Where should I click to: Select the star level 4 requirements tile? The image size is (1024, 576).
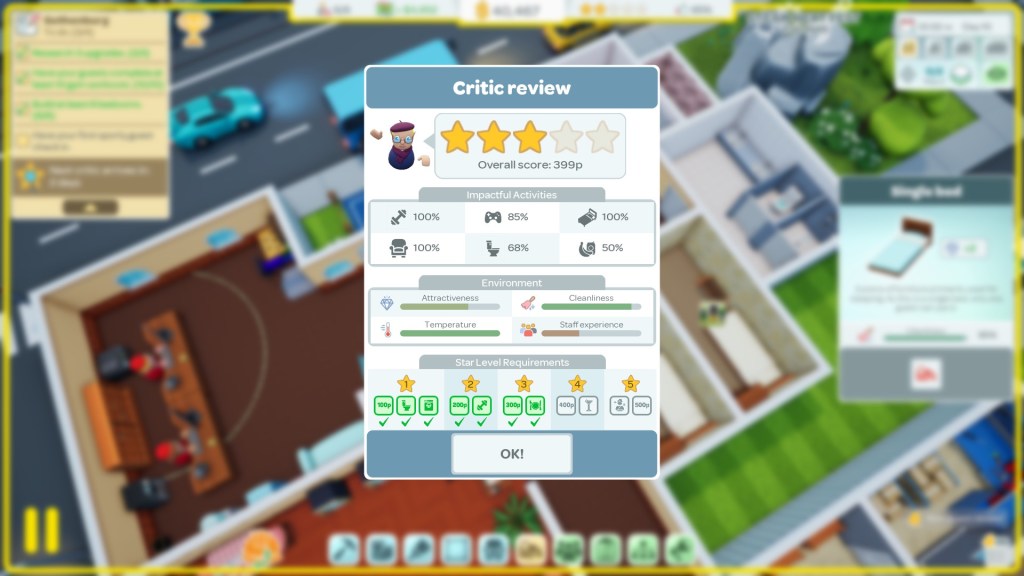[577, 399]
